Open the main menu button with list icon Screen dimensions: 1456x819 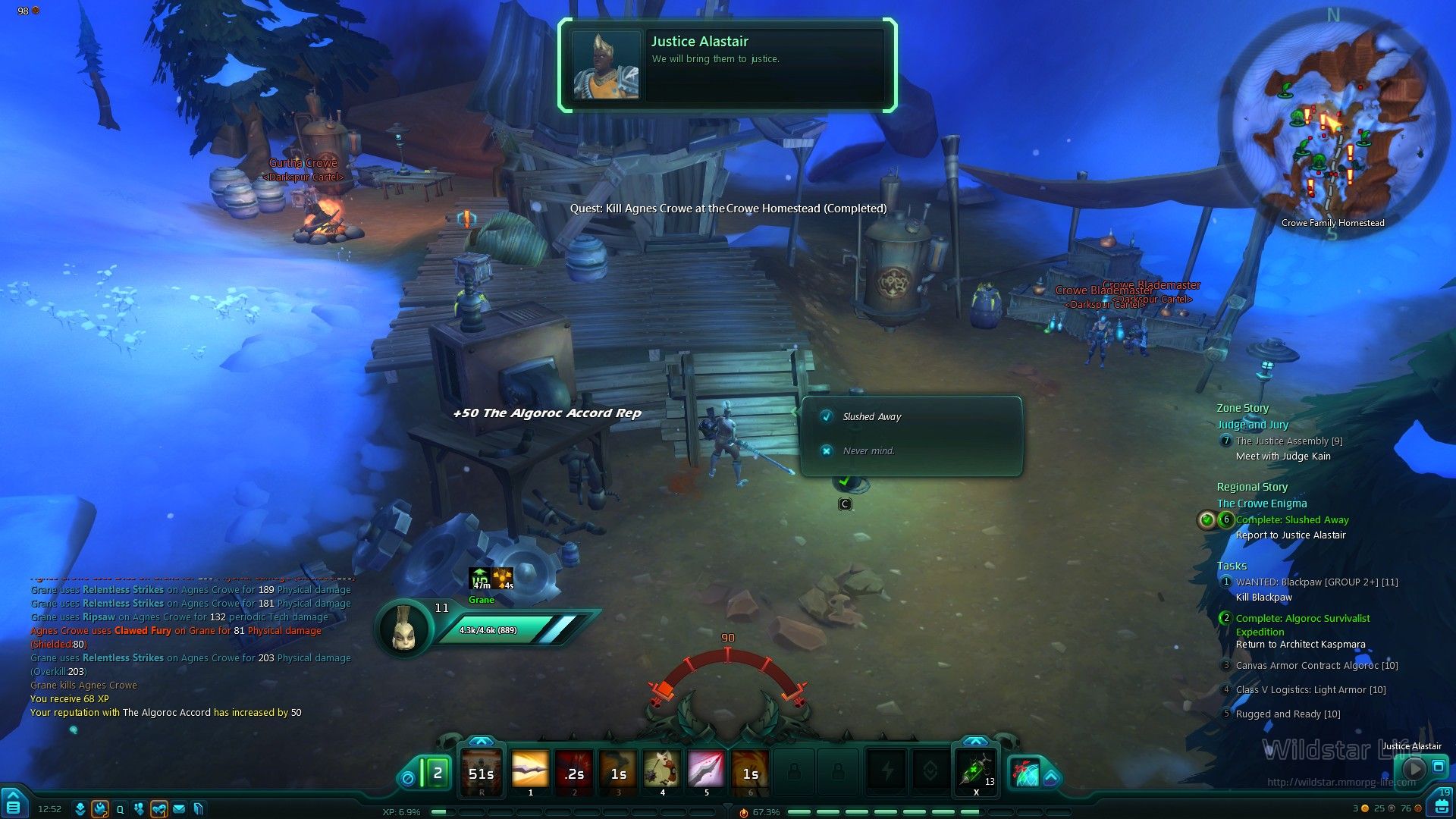pyautogui.click(x=13, y=804)
